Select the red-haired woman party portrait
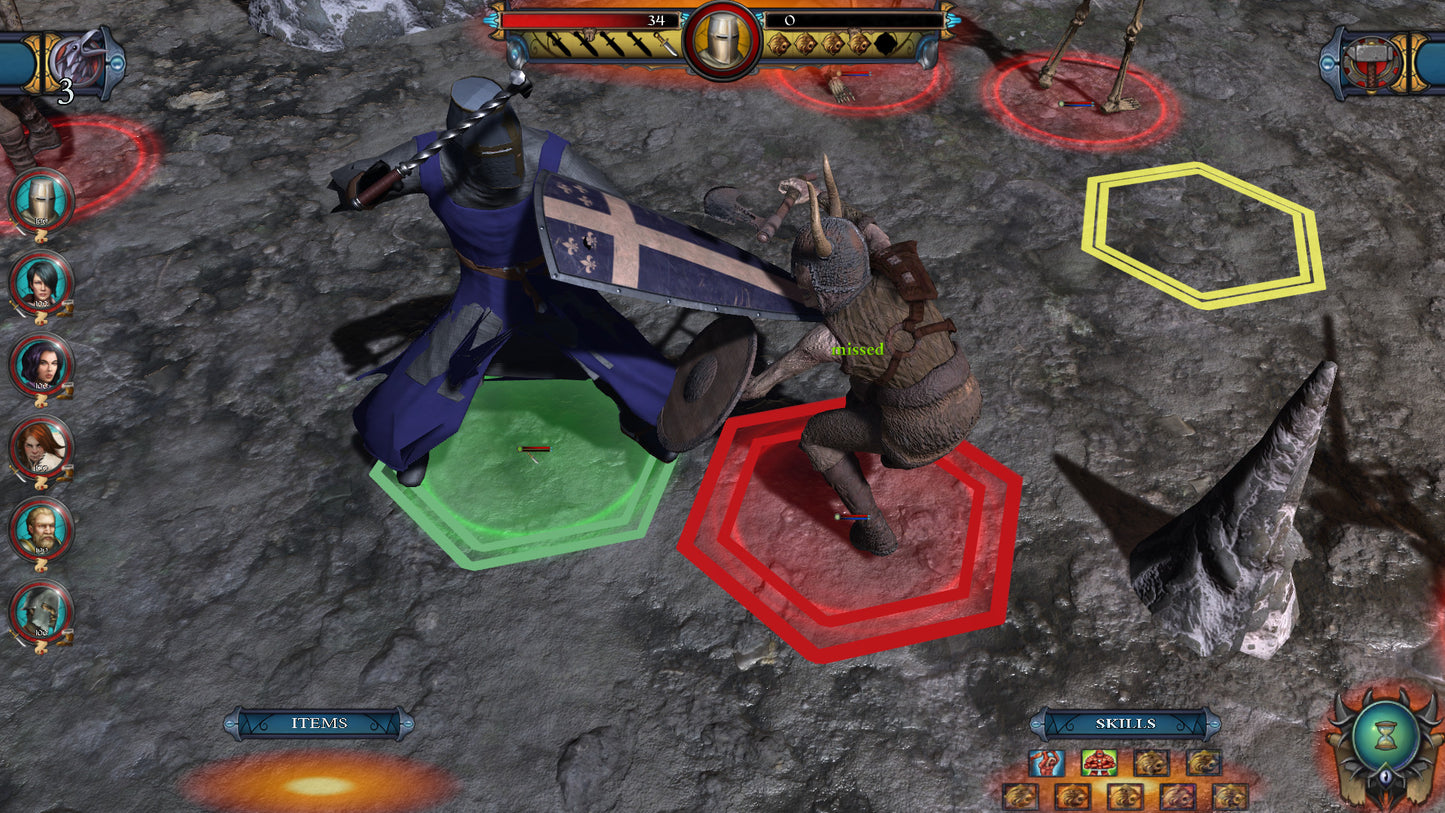Viewport: 1445px width, 813px height. point(41,447)
